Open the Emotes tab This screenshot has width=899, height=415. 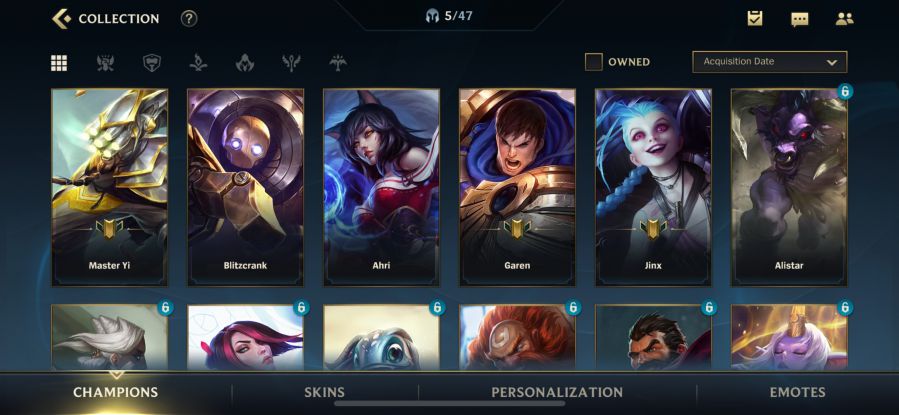pyautogui.click(x=797, y=392)
